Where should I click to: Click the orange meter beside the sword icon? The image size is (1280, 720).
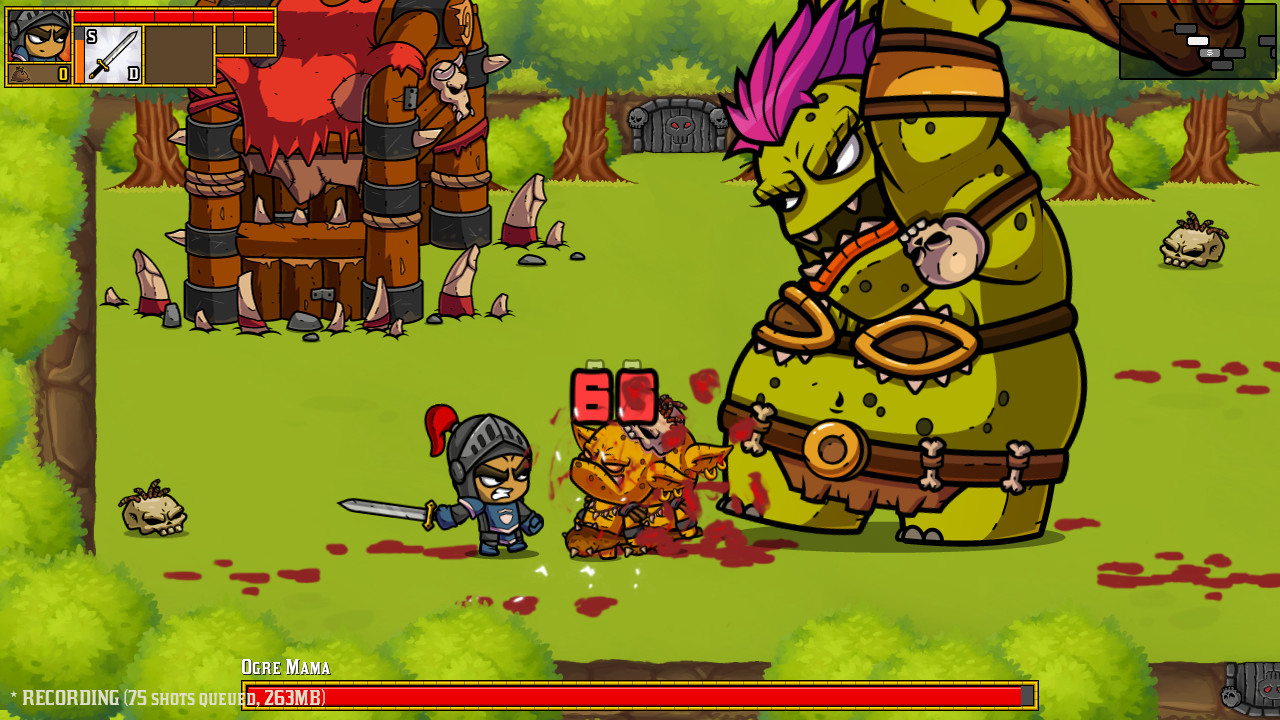point(81,60)
